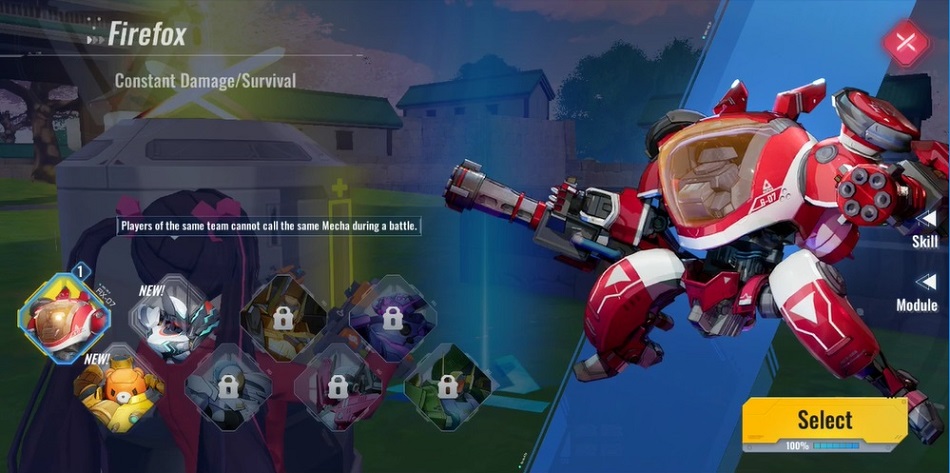This screenshot has width=950, height=473.
Task: Confirm the mecha with the Select button
Action: click(824, 420)
